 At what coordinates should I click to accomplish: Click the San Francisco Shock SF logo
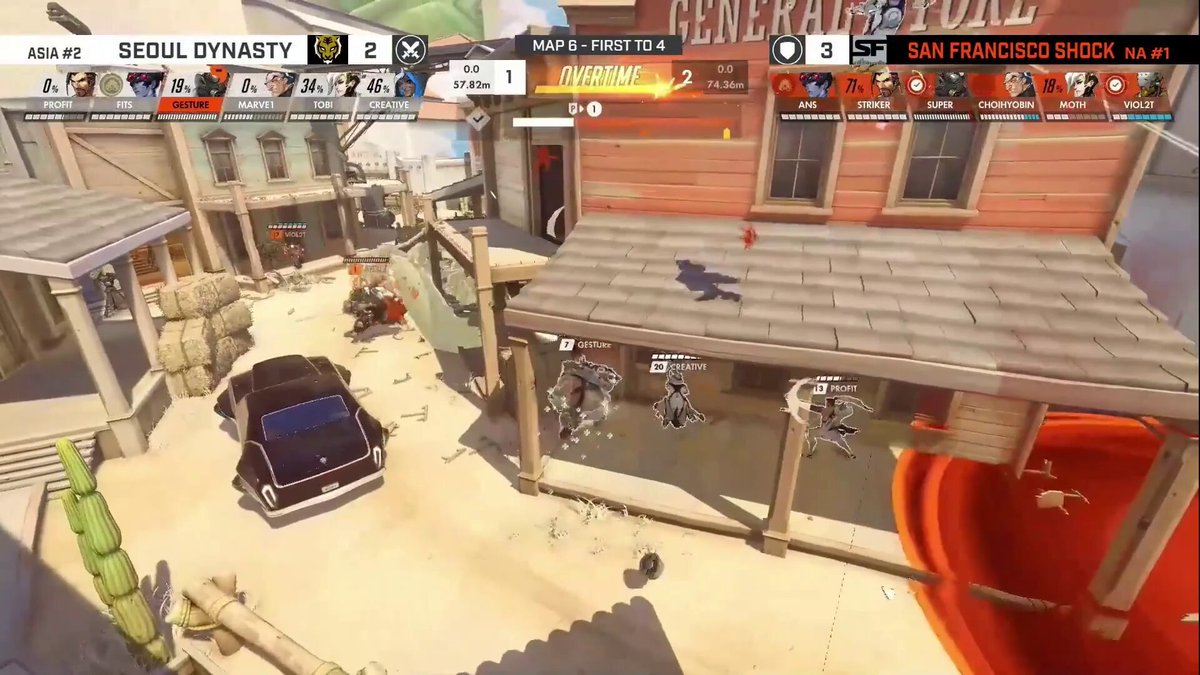(x=867, y=50)
